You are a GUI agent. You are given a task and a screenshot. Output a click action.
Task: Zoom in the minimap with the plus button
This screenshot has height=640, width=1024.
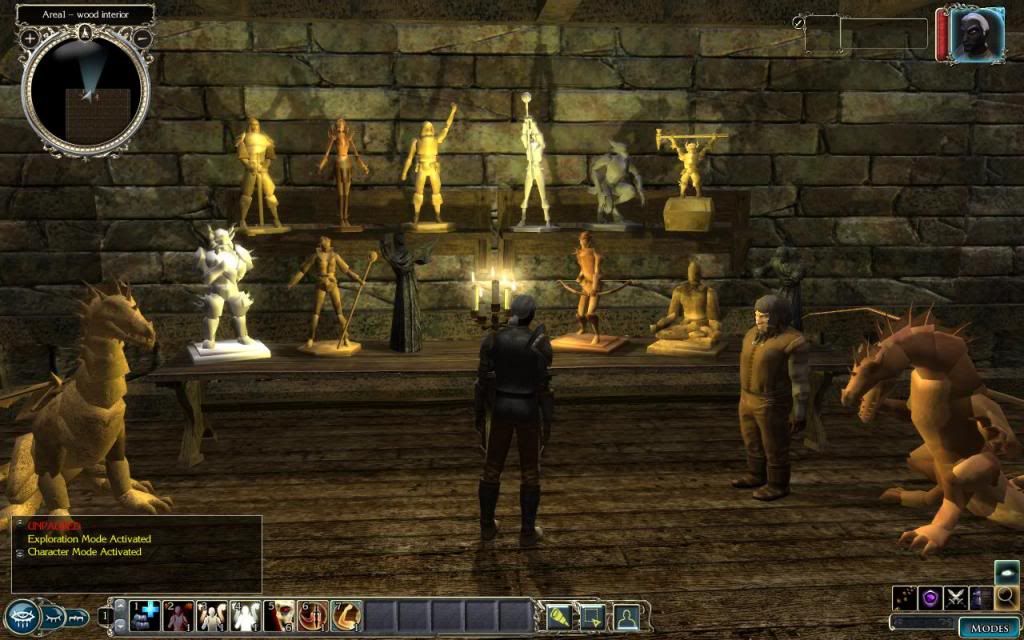click(x=30, y=37)
